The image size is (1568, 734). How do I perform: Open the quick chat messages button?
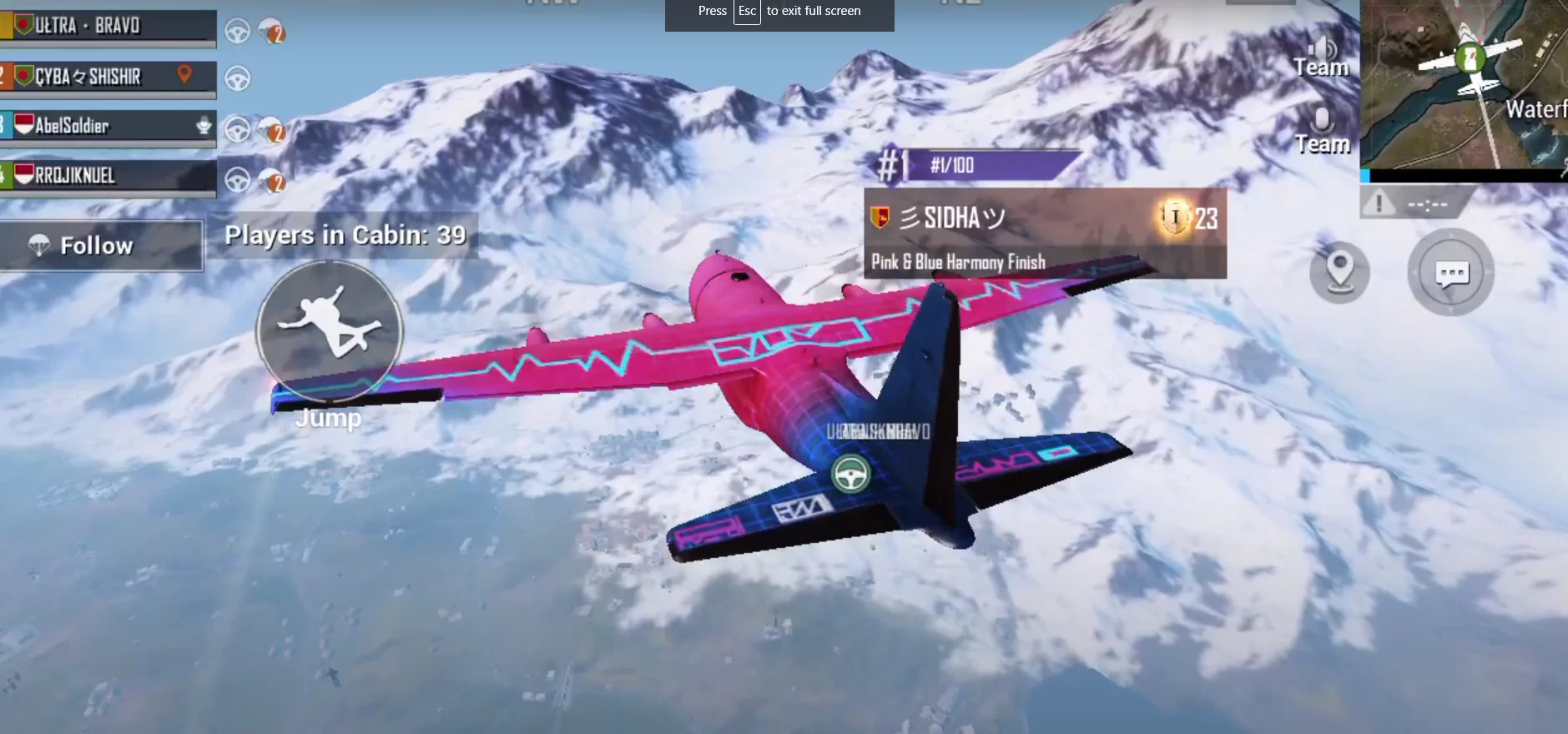1451,273
